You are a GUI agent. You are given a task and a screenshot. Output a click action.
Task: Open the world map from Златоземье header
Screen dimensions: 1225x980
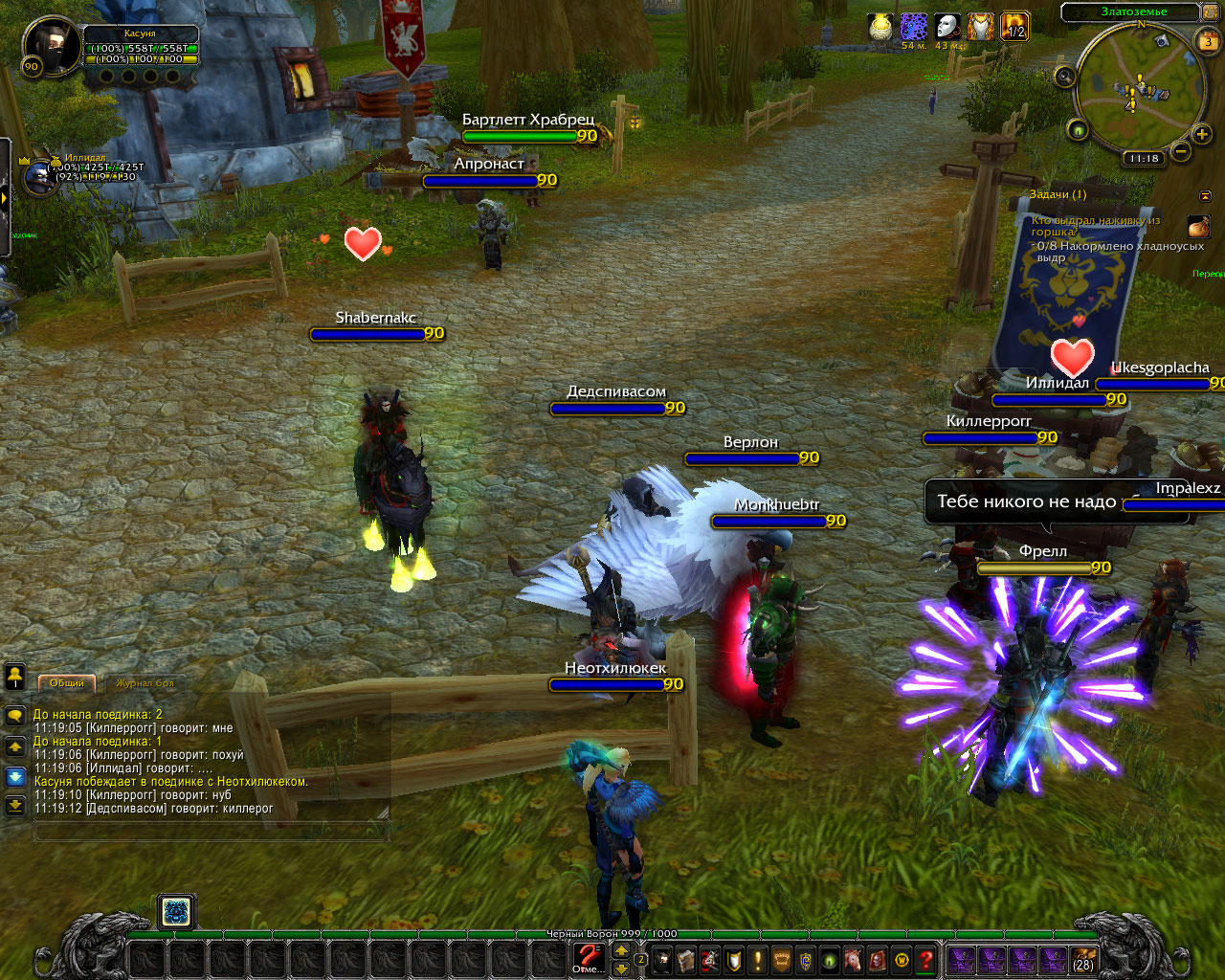(1133, 12)
